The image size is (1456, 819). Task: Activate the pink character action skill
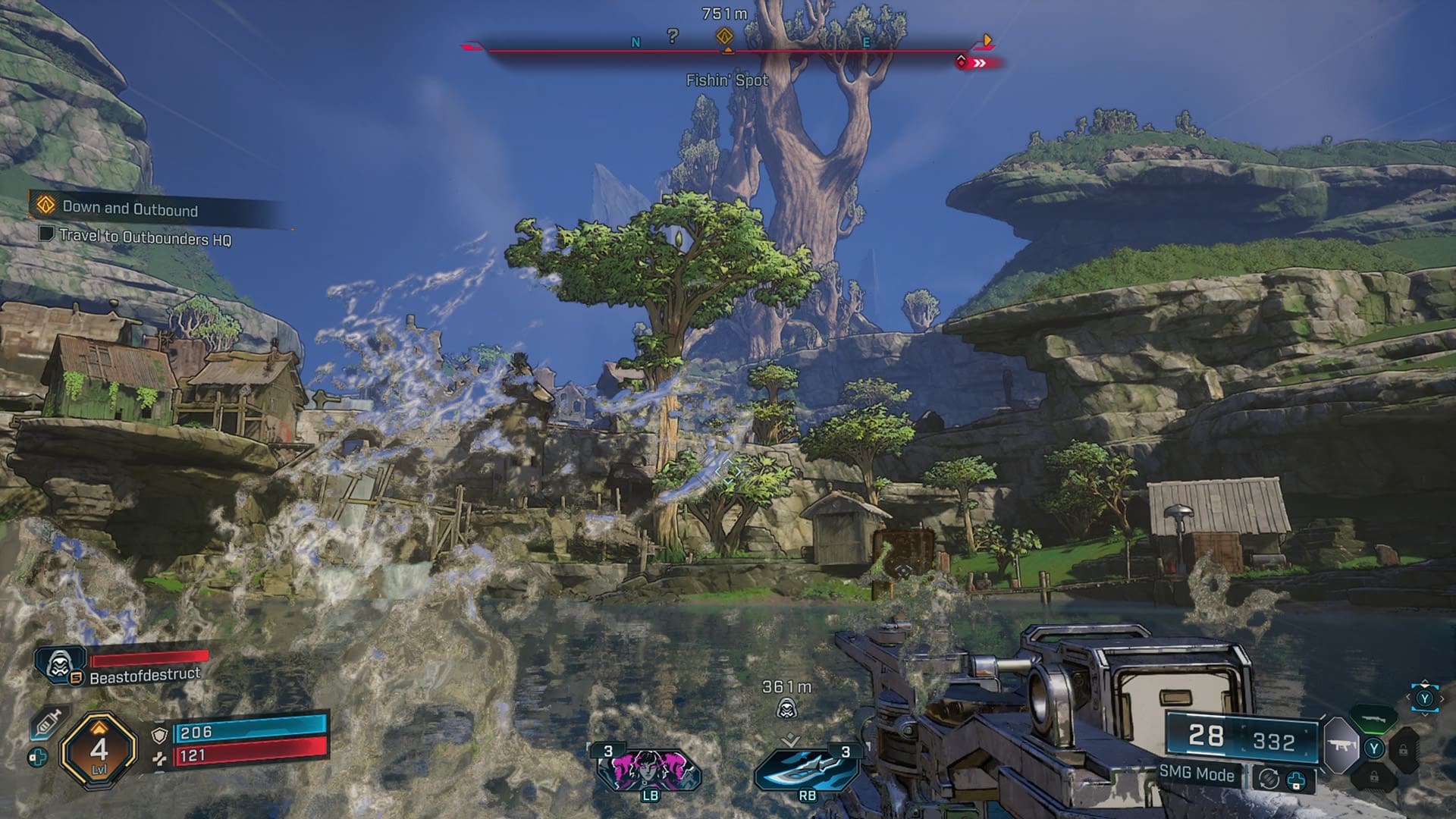tap(649, 769)
